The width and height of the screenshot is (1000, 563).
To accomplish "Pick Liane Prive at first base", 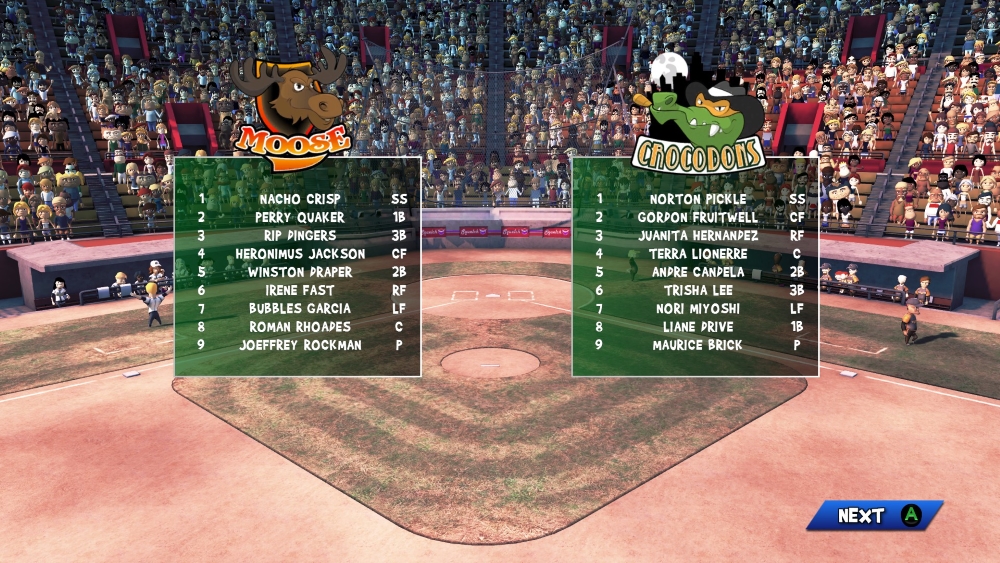I will click(x=698, y=327).
